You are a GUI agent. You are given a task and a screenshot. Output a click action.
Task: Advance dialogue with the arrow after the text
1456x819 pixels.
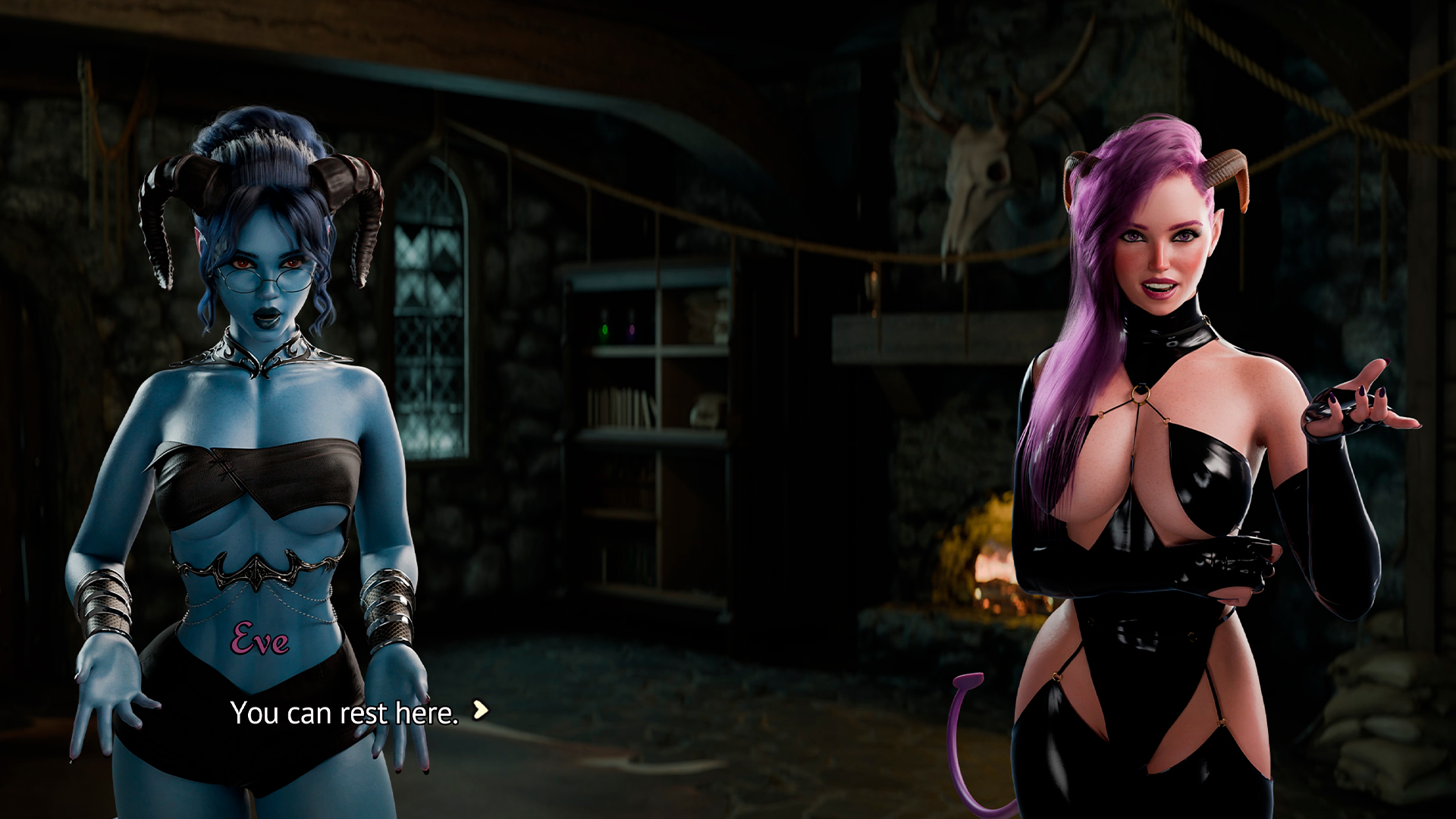[480, 711]
